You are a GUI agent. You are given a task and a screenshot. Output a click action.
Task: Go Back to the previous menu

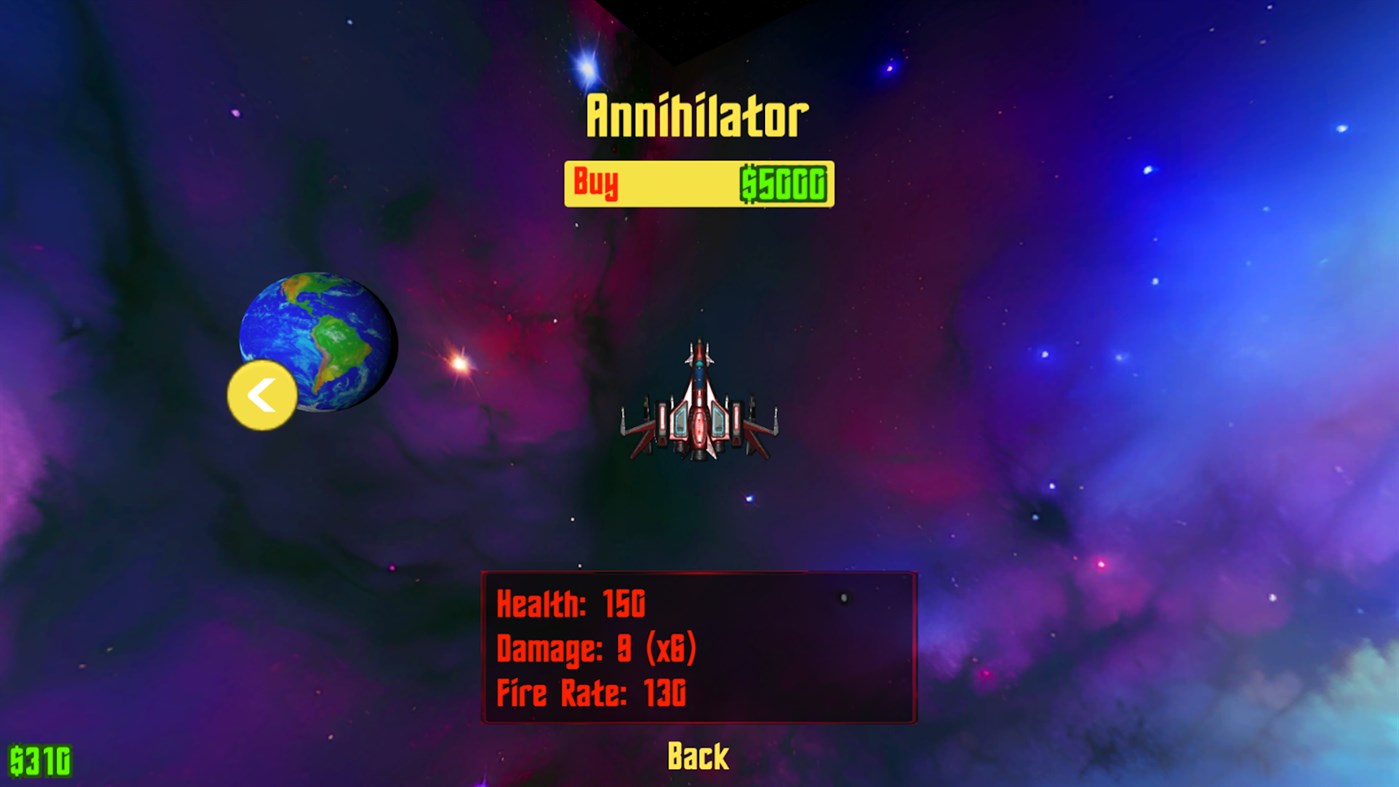click(x=697, y=756)
